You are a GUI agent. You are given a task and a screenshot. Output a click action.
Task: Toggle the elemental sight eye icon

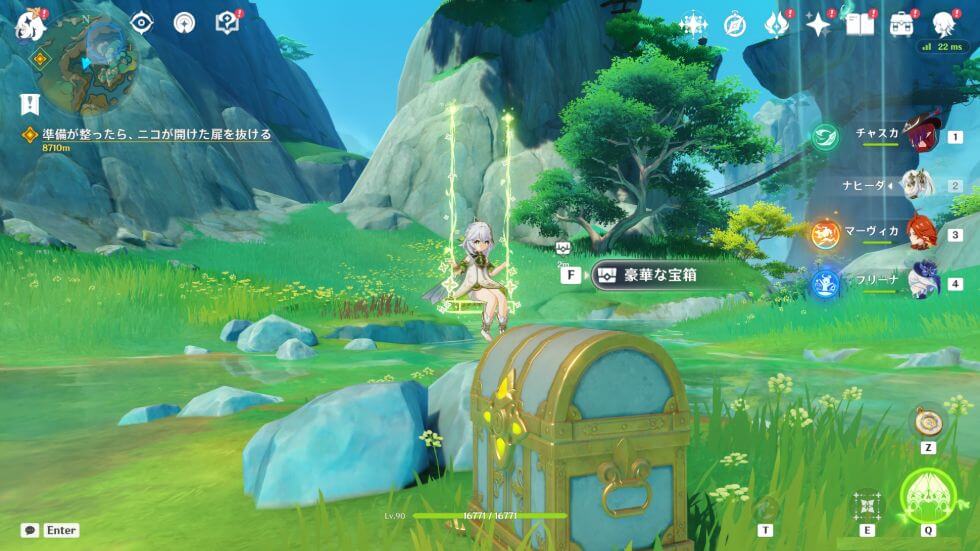coord(142,22)
